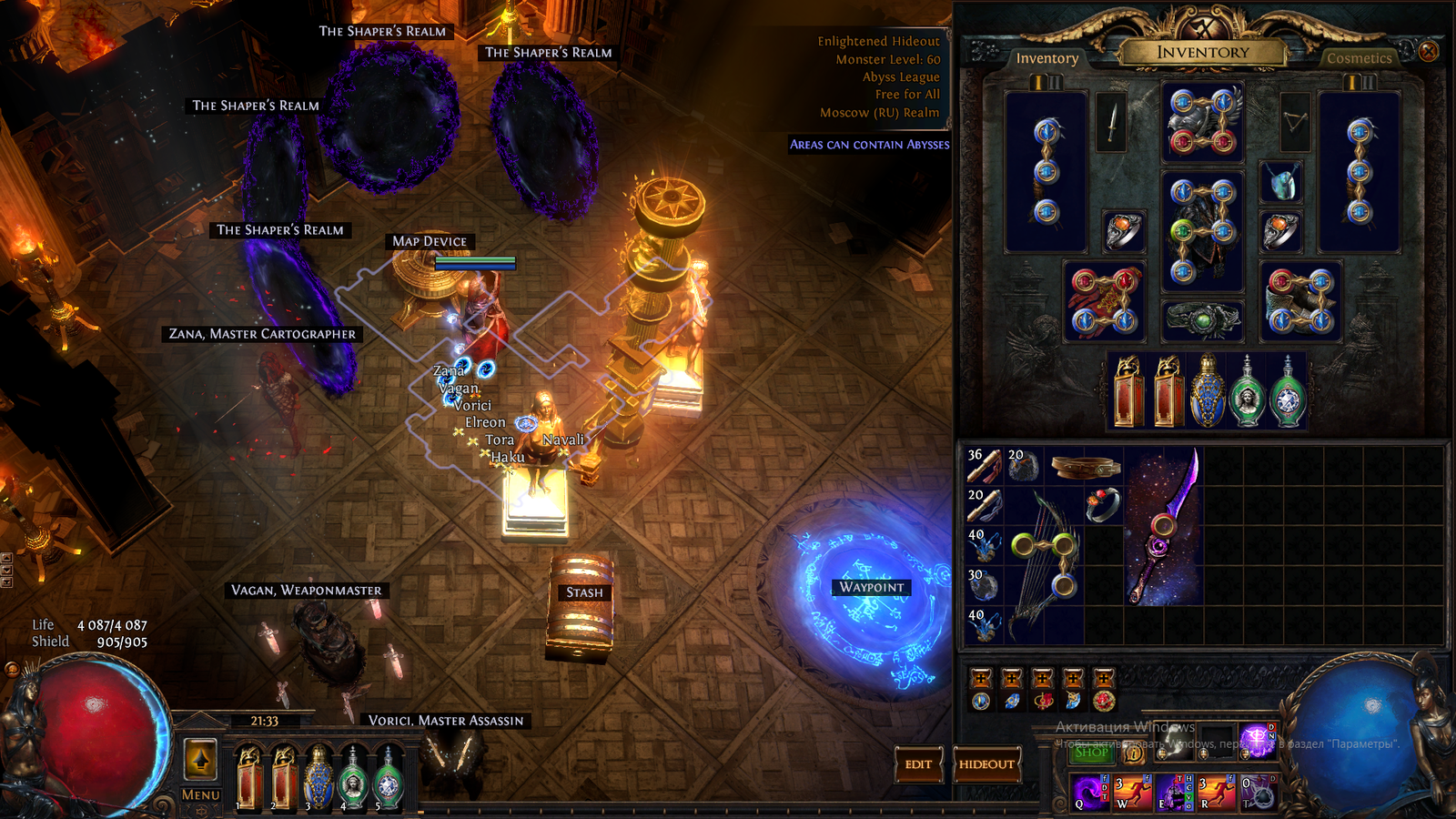Switch to the Cosmetics tab
The height and width of the screenshot is (819, 1456).
1359,58
